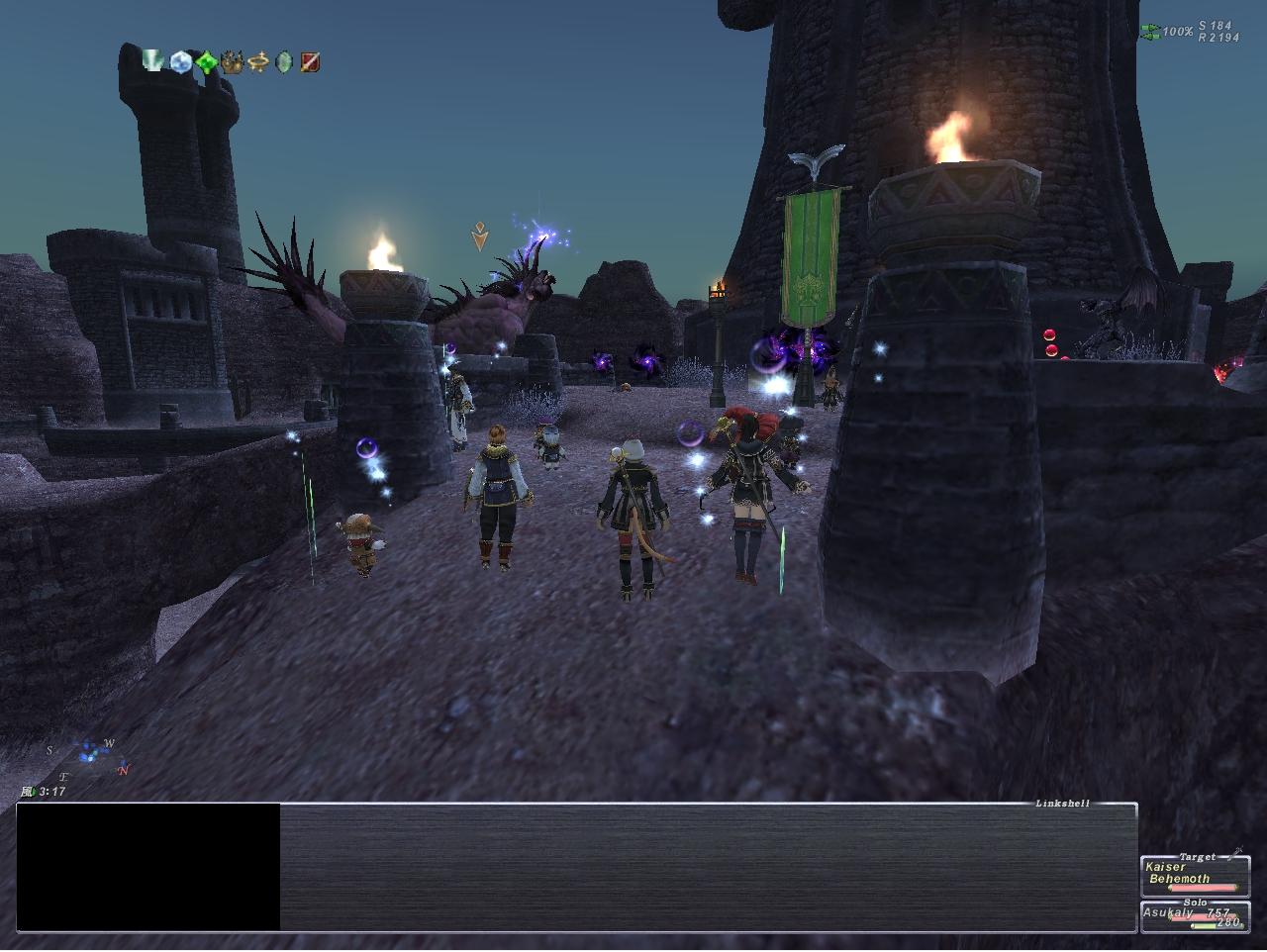Check the golden halo ring buff

tap(258, 63)
